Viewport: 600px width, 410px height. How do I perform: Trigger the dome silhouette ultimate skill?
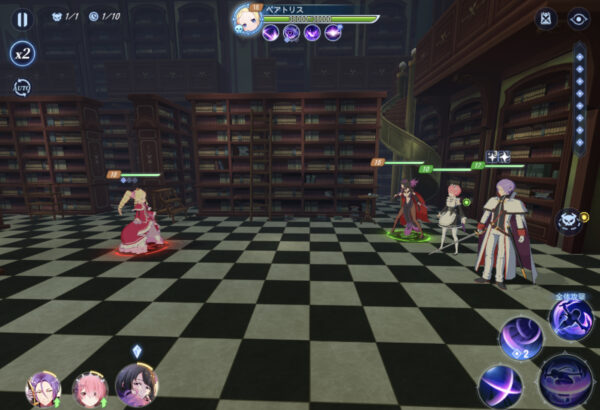pyautogui.click(x=565, y=381)
